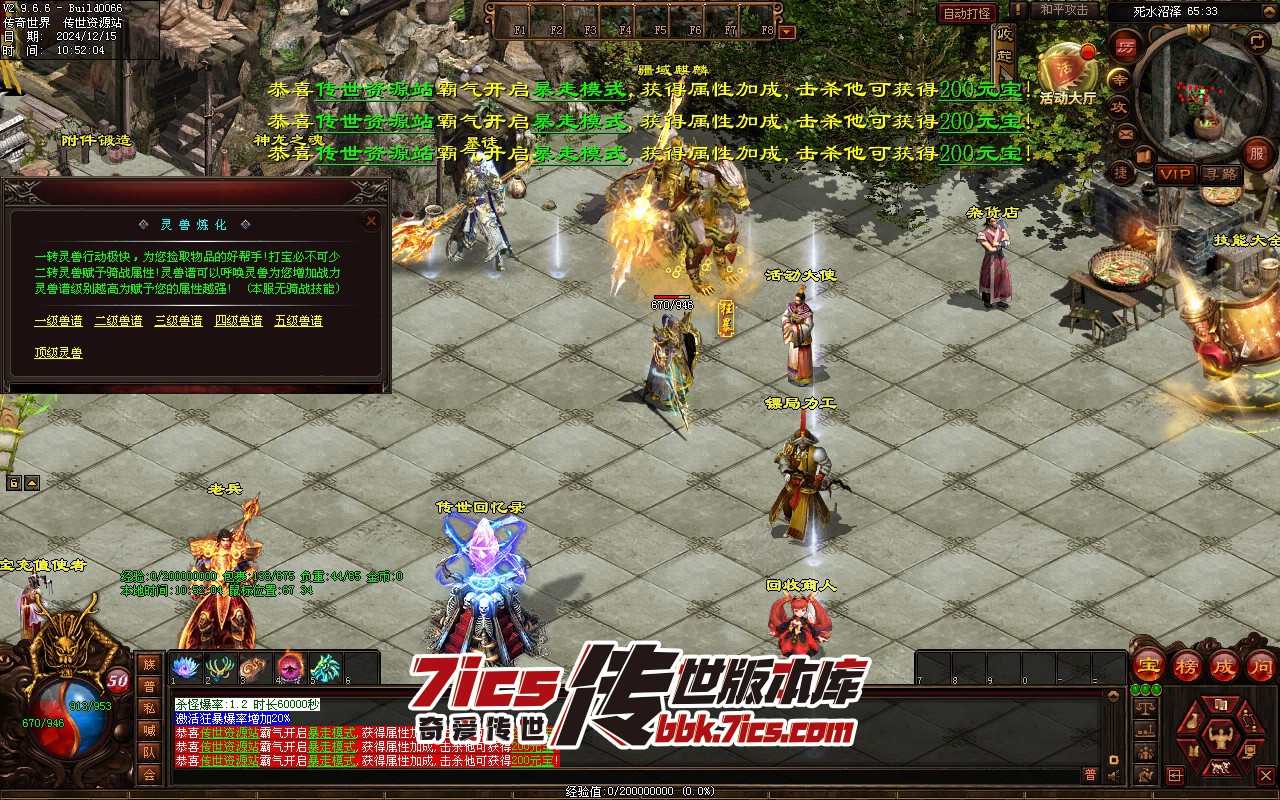
Task: Open the mail envelope icon
Action: 1126,133
